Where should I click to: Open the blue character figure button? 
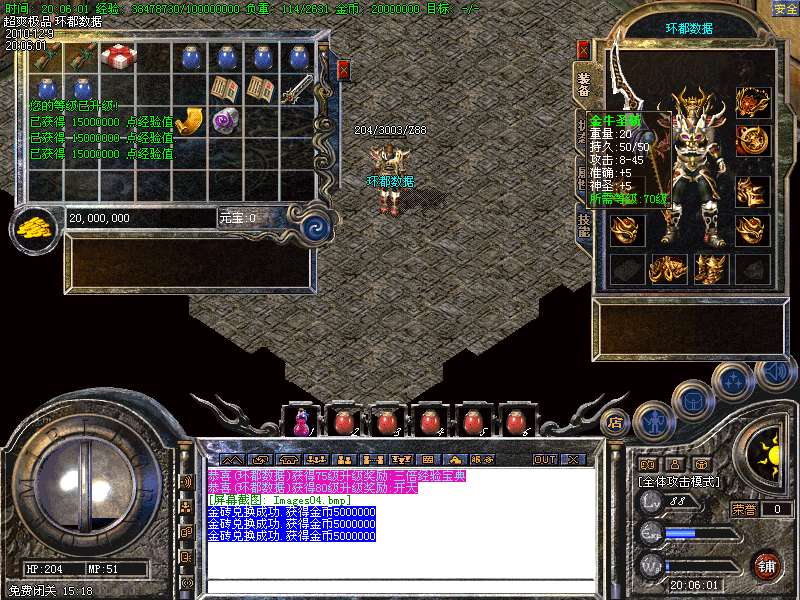(x=652, y=420)
